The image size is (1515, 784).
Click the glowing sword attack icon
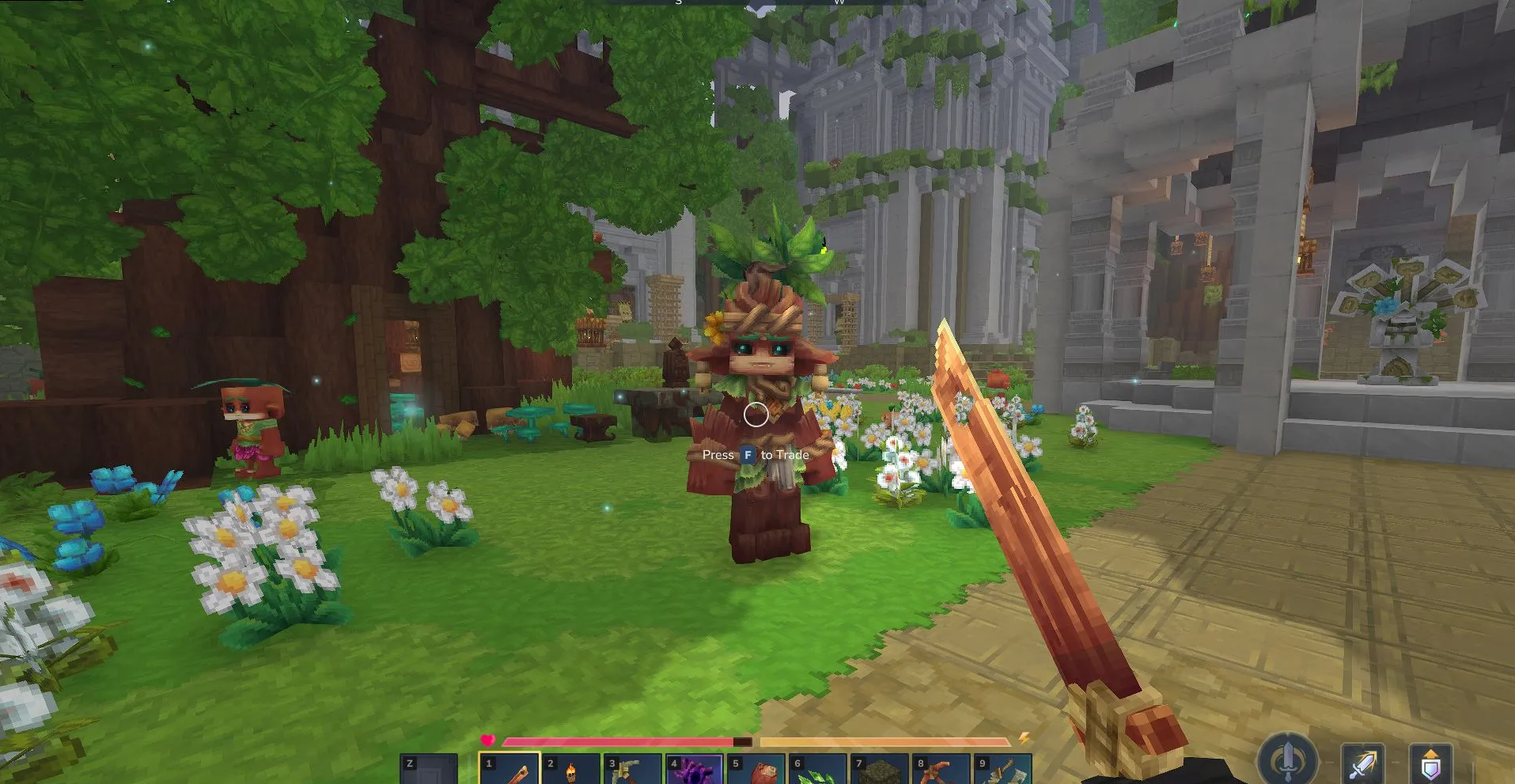click(x=1362, y=764)
